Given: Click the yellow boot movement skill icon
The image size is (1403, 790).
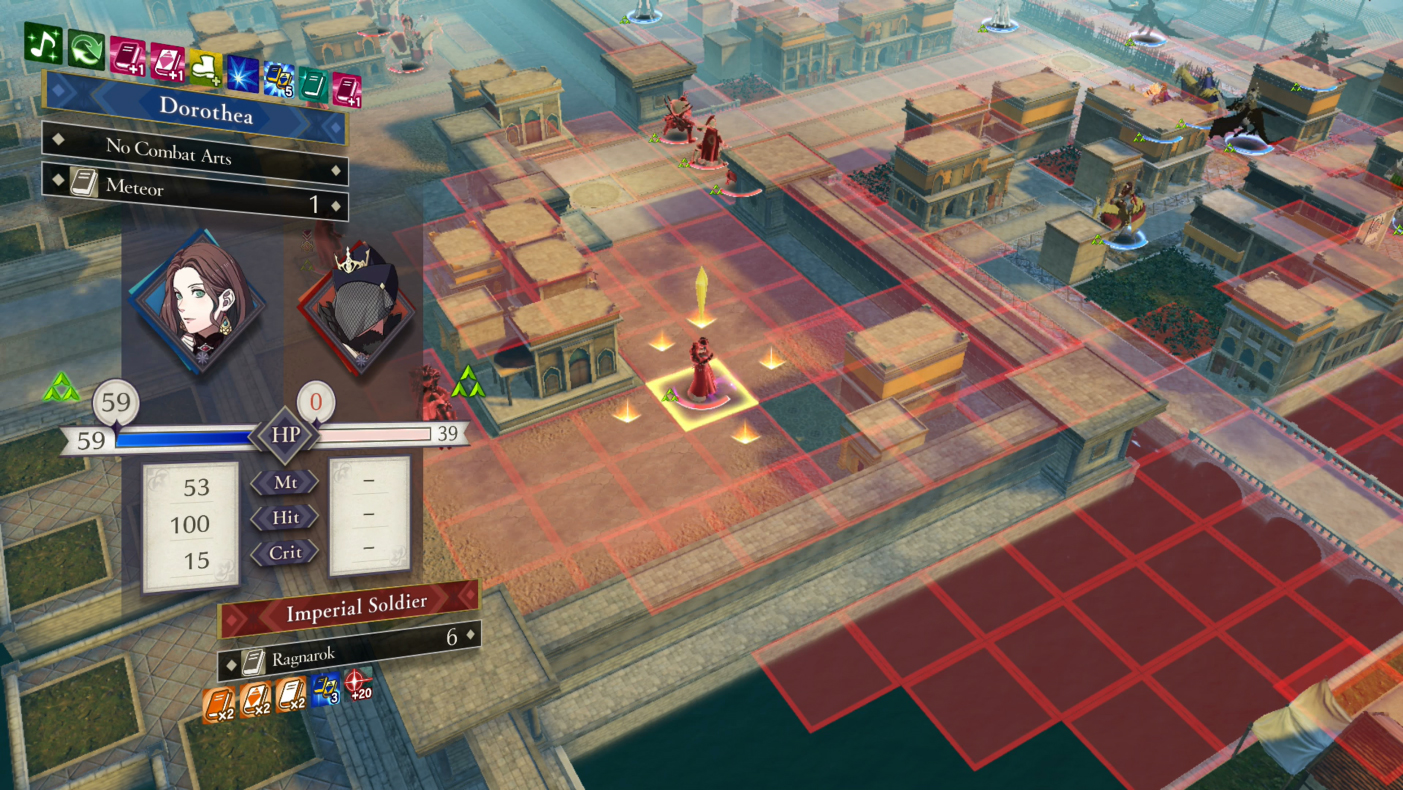Looking at the screenshot, I should click(x=206, y=69).
